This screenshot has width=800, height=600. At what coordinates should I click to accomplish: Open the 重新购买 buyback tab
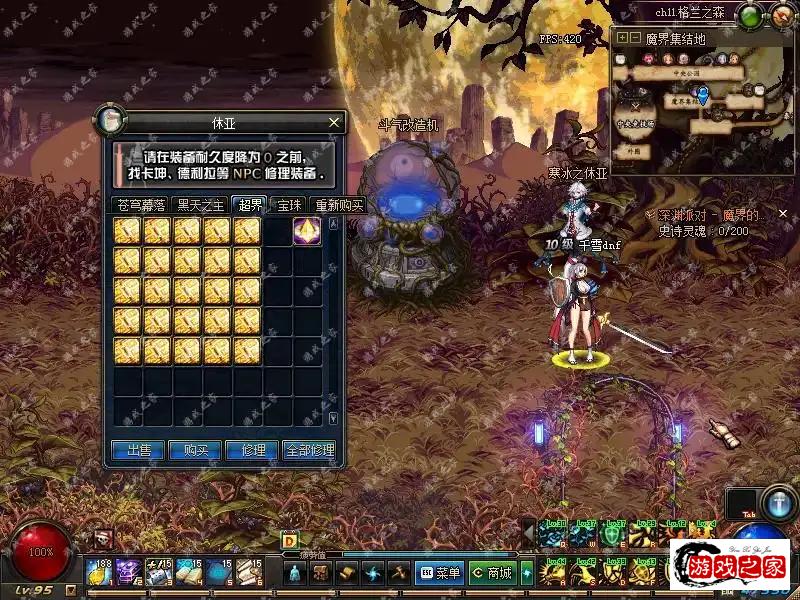click(x=338, y=206)
